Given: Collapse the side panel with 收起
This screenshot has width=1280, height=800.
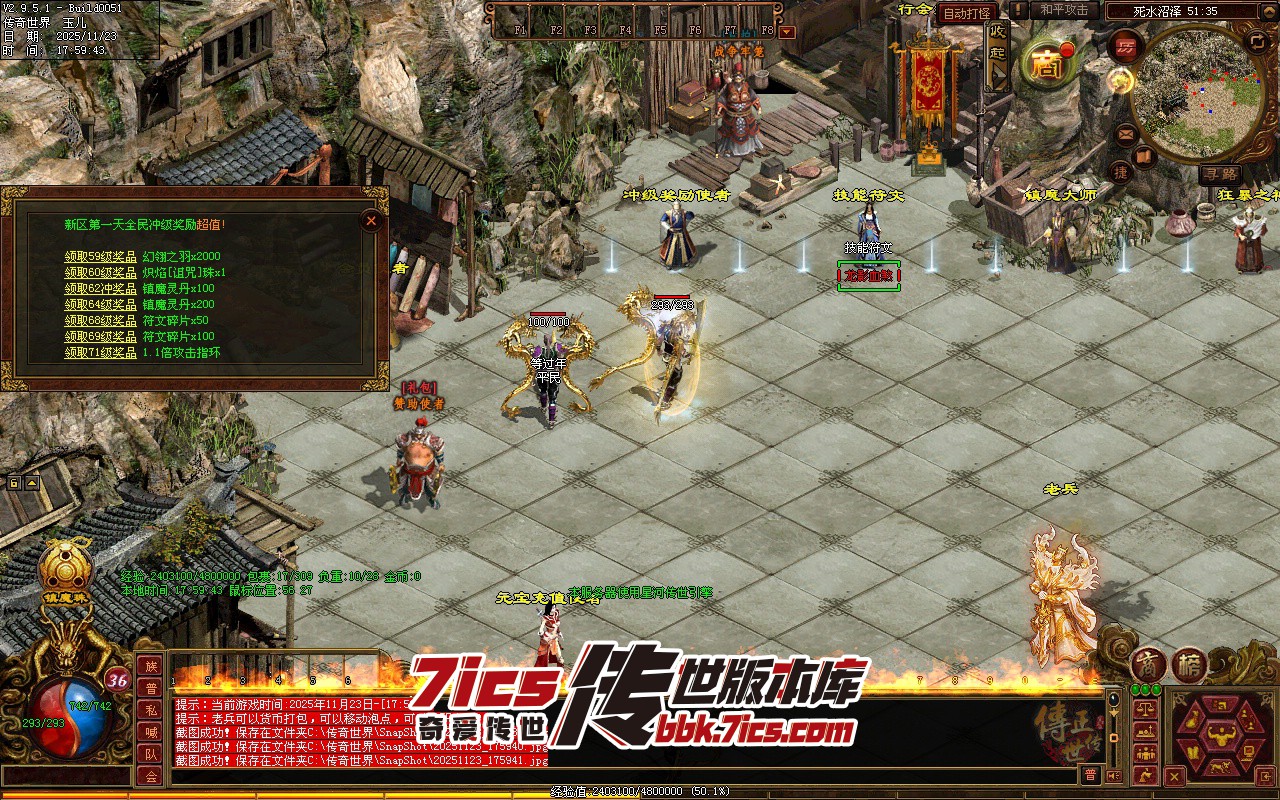Looking at the screenshot, I should pyautogui.click(x=997, y=53).
